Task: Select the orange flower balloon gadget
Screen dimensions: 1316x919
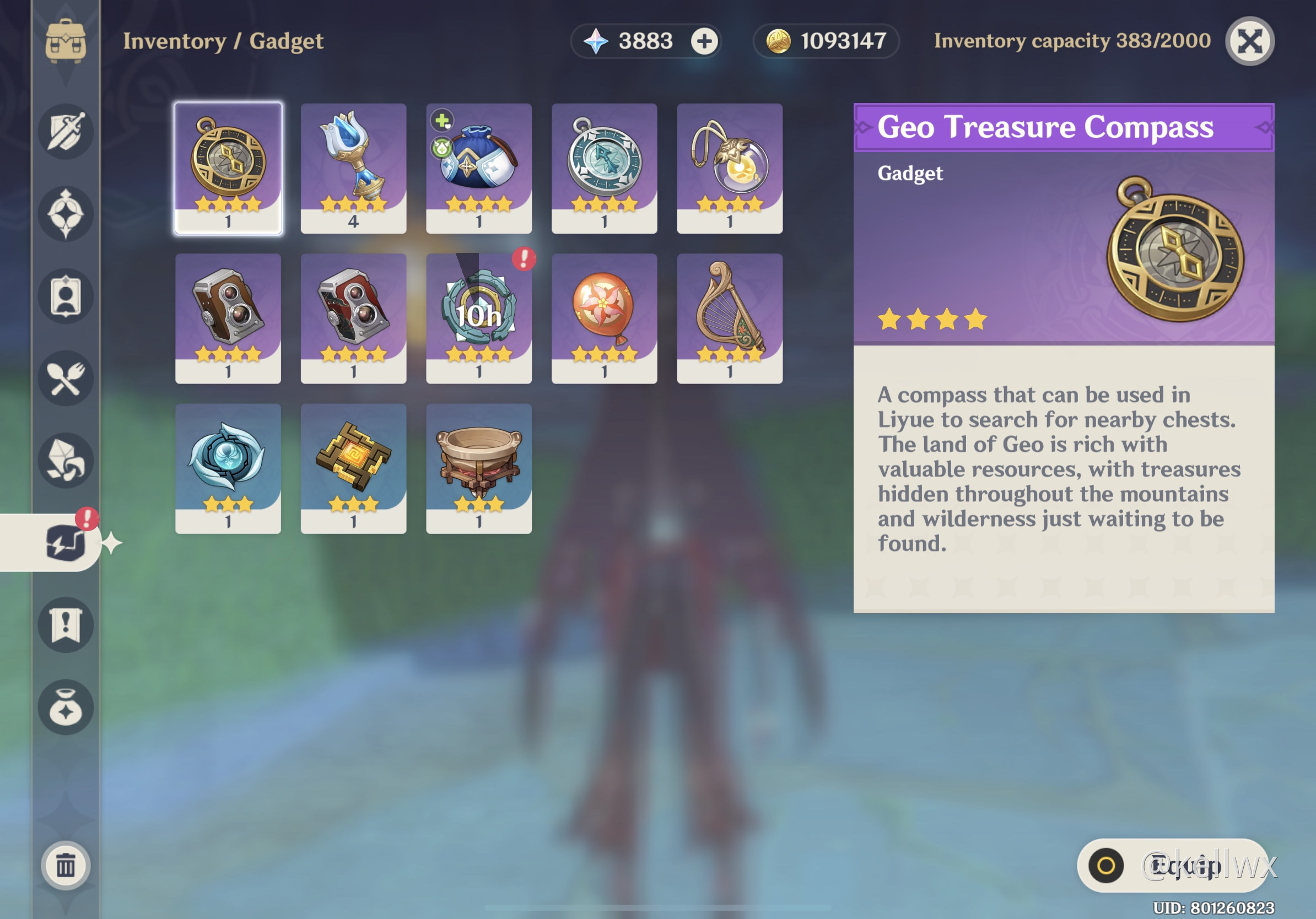Action: tap(604, 318)
